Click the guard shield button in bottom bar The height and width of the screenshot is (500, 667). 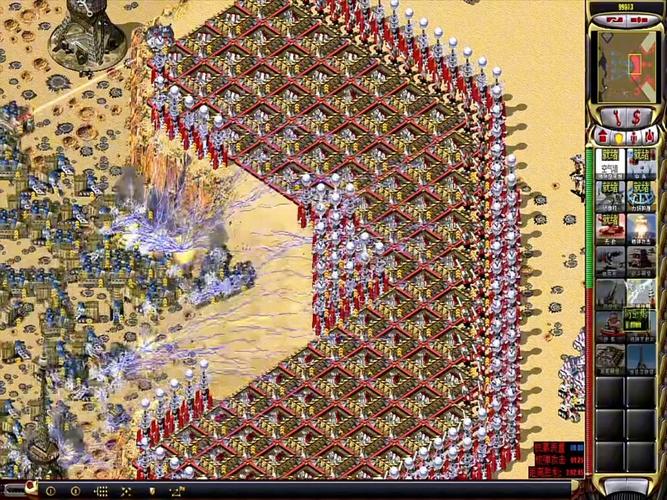pyautogui.click(x=151, y=491)
